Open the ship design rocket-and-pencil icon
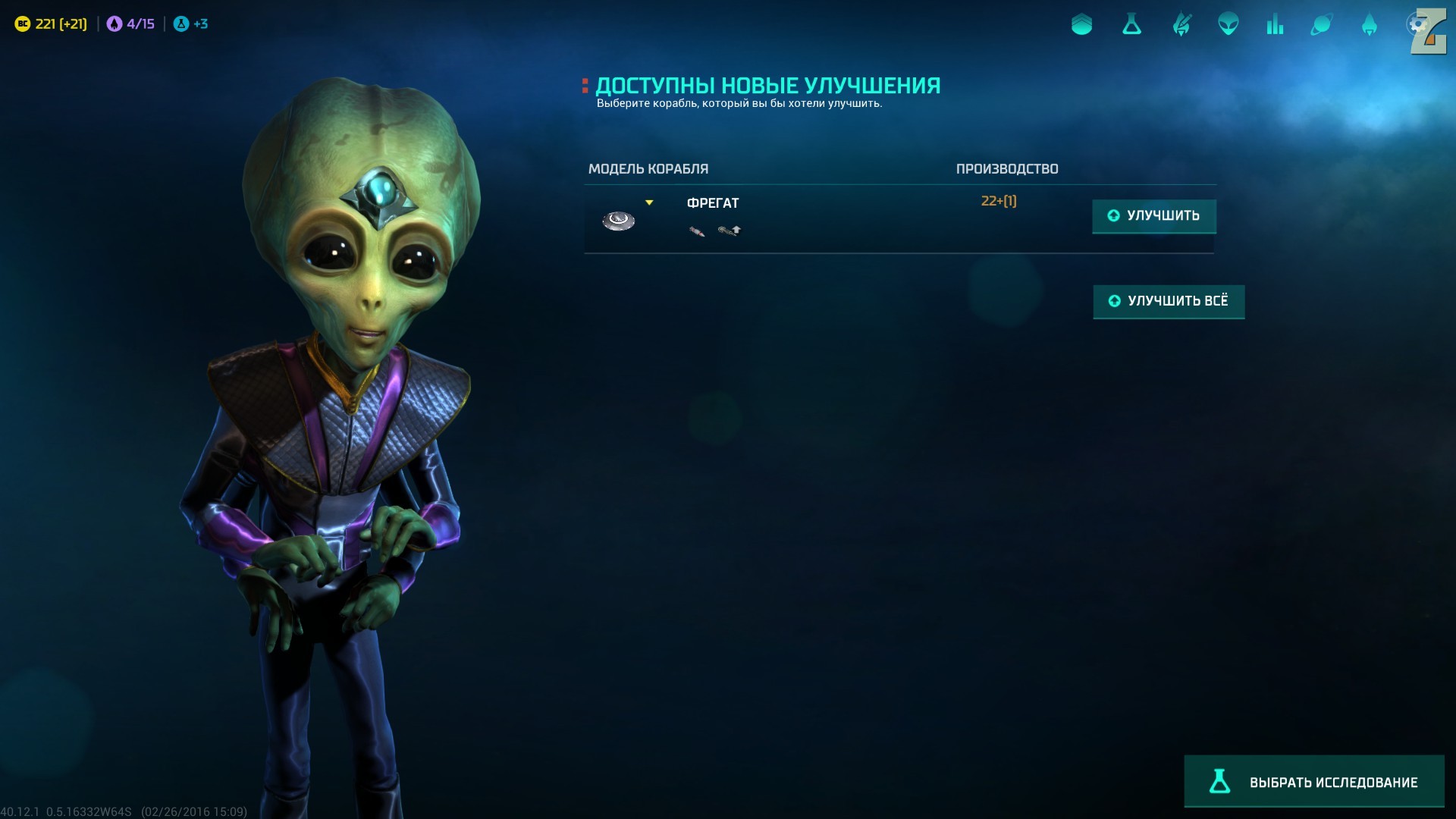Screen dimensions: 1456x819 click(x=1181, y=25)
